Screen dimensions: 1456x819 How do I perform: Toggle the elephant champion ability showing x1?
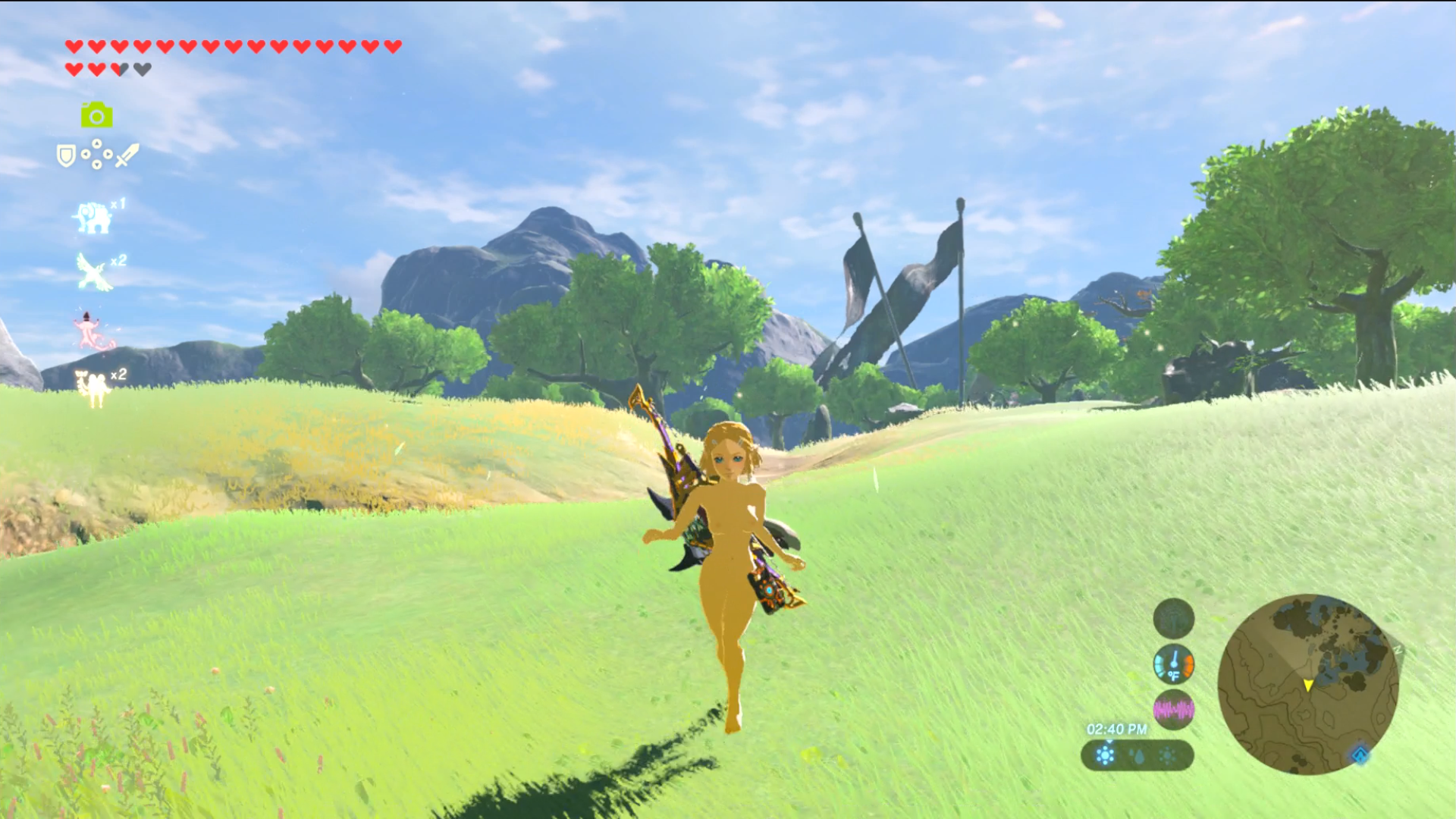(x=93, y=218)
